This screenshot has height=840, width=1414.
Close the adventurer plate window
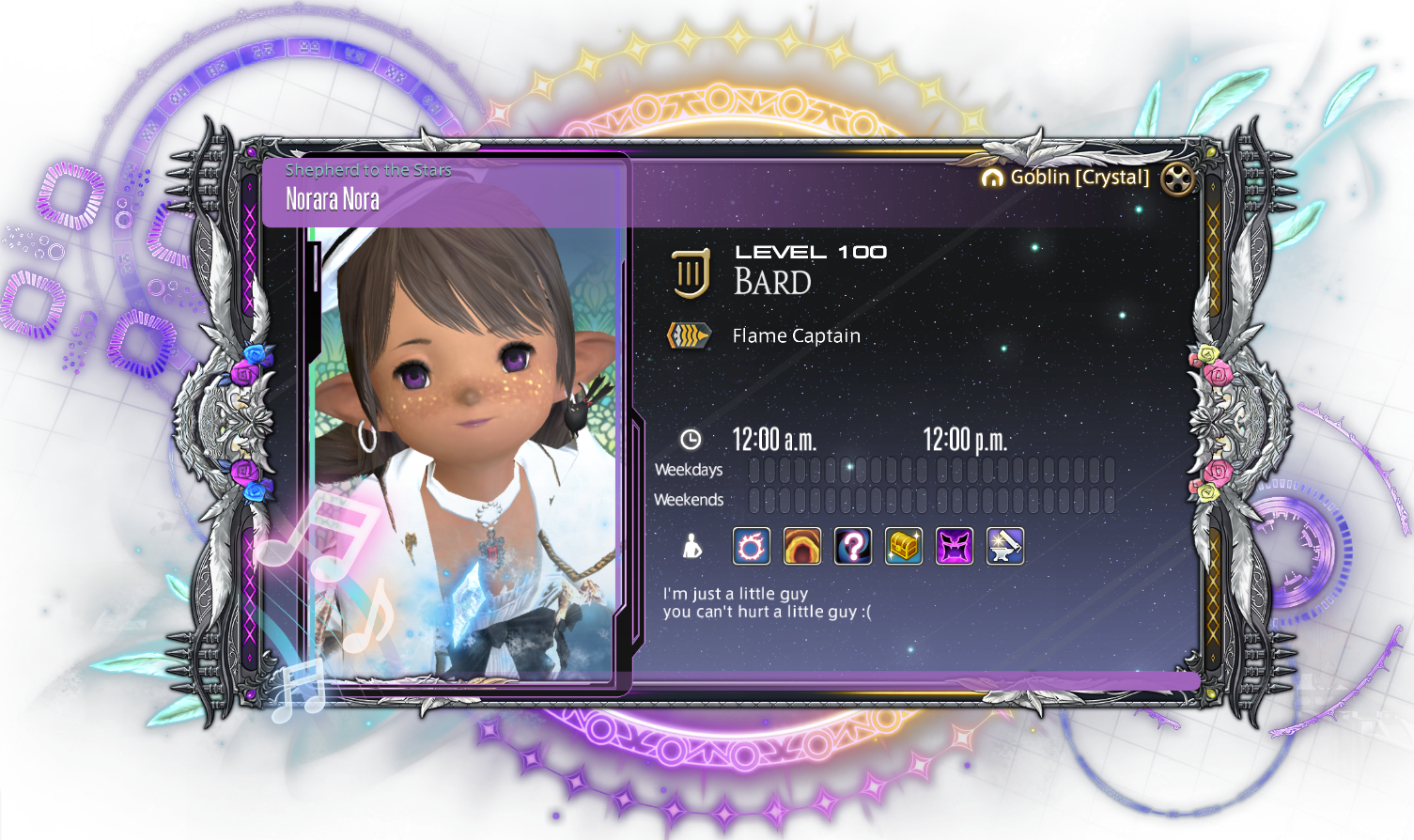1177,179
